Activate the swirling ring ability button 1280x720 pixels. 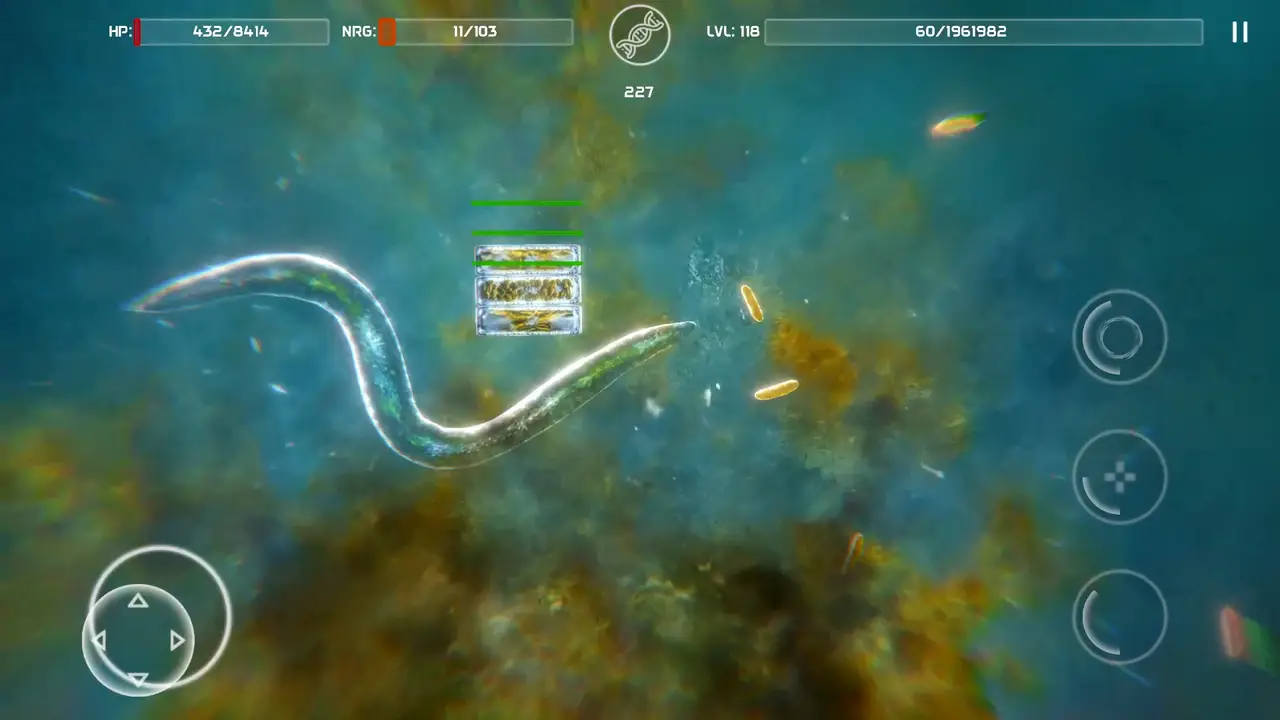(x=1119, y=337)
